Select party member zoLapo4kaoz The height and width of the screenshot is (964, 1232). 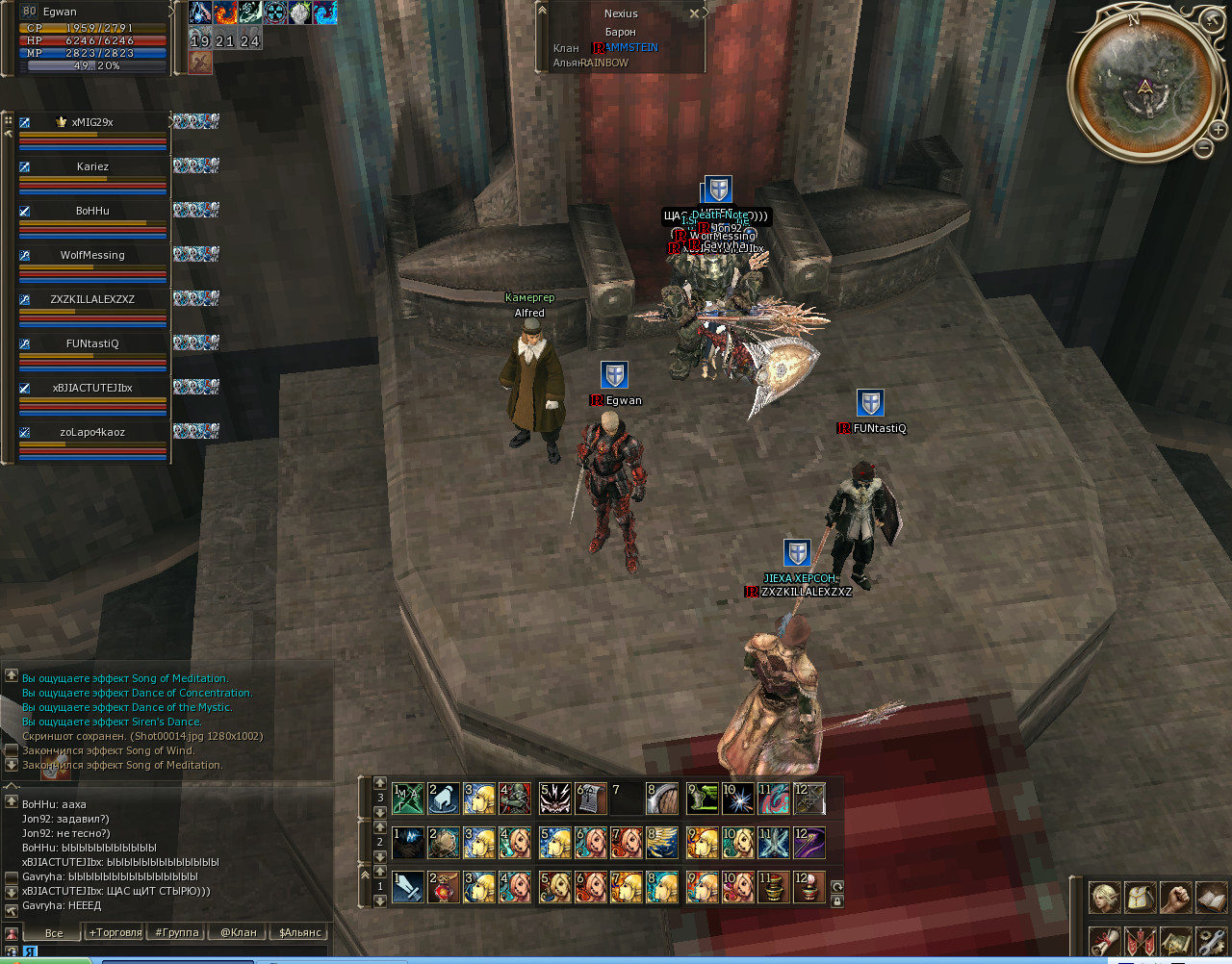92,433
